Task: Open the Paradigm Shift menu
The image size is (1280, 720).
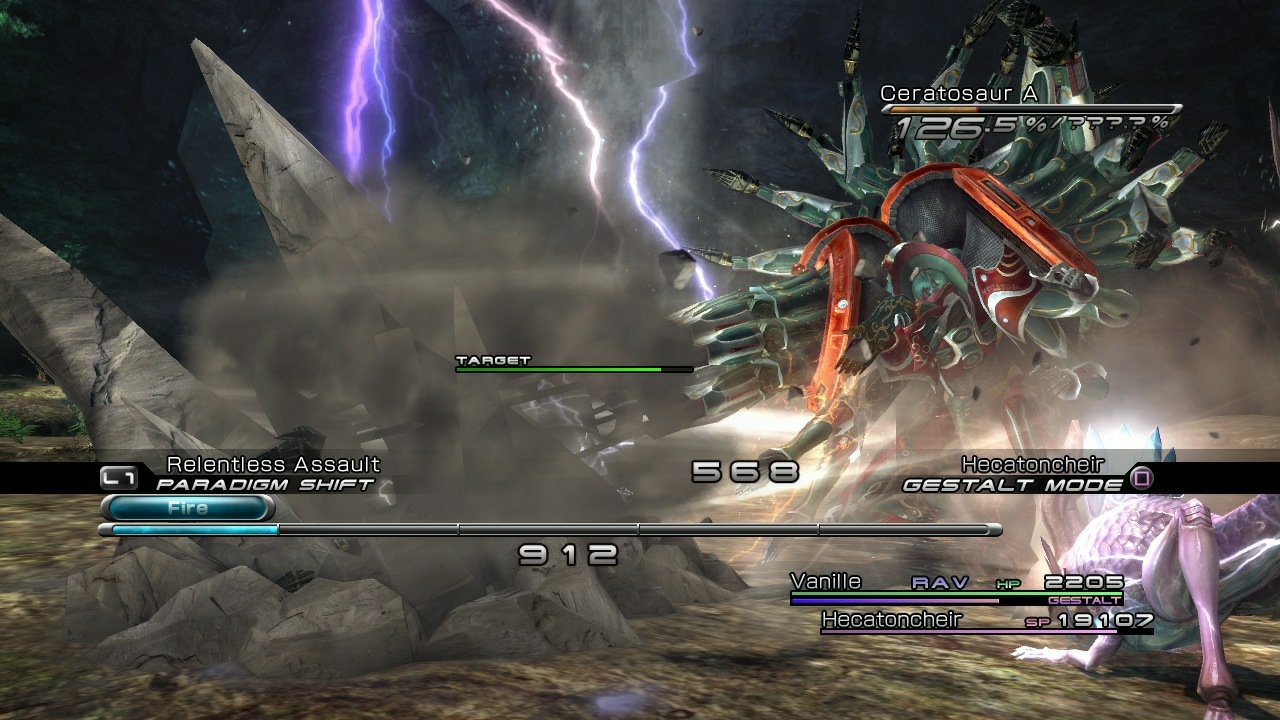Action: tap(262, 483)
